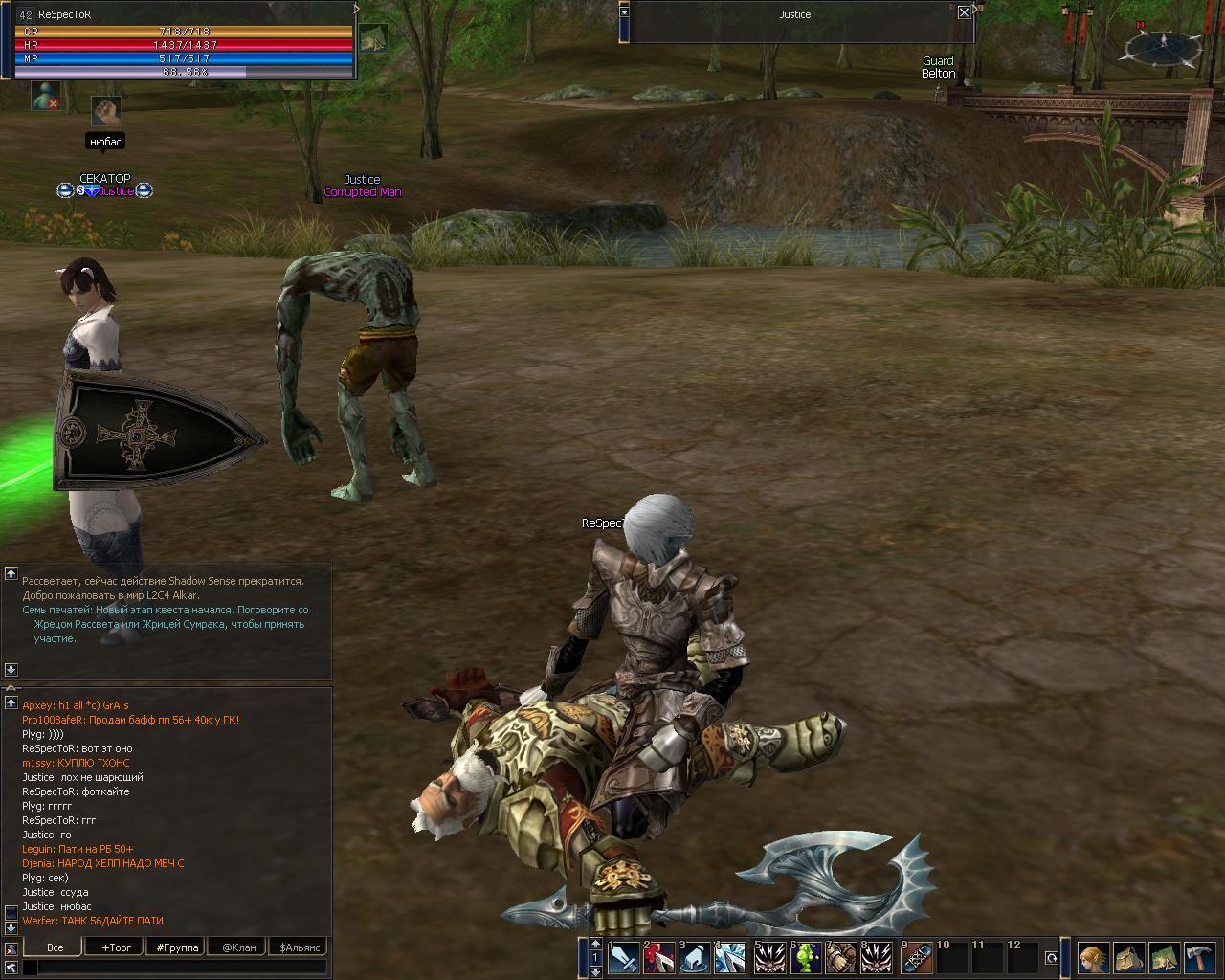Use the green poison skill in slot 6

point(806,958)
